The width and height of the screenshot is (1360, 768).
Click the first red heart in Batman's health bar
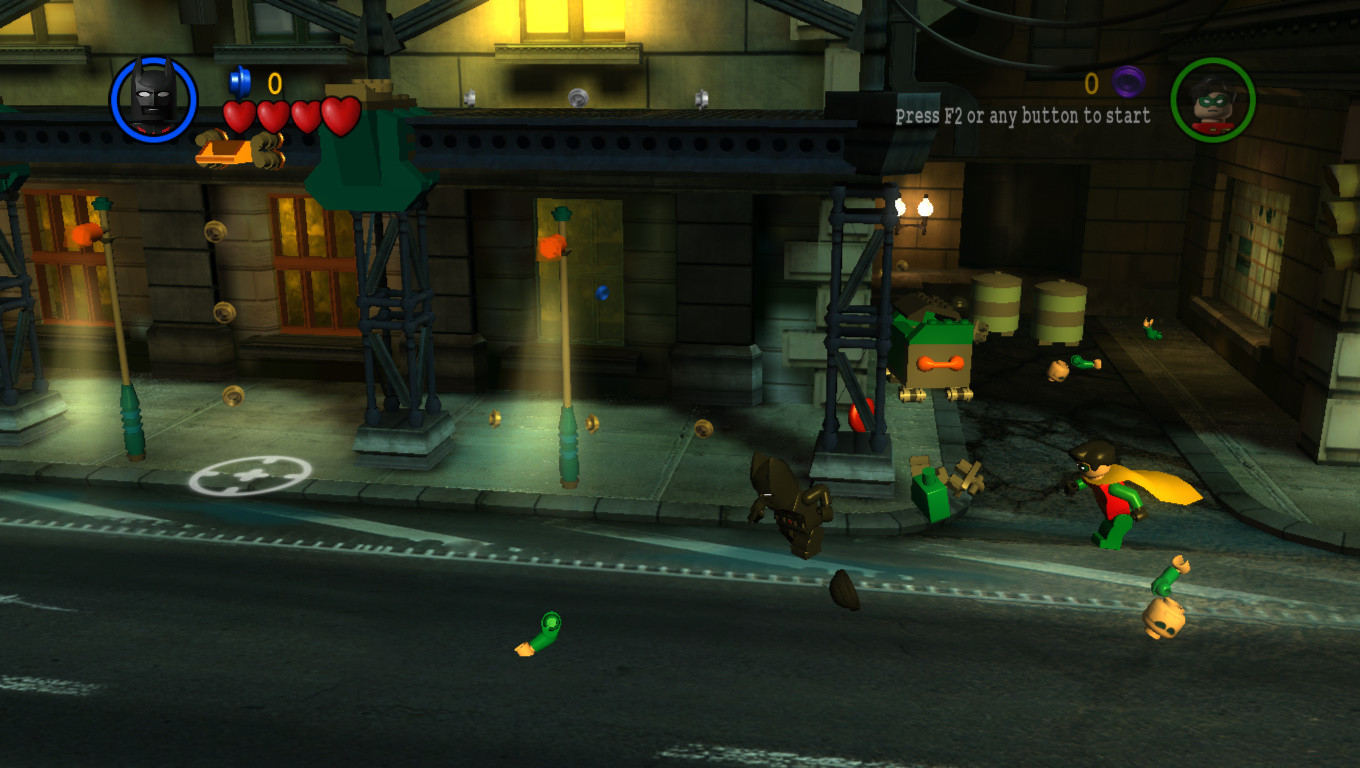click(x=240, y=116)
